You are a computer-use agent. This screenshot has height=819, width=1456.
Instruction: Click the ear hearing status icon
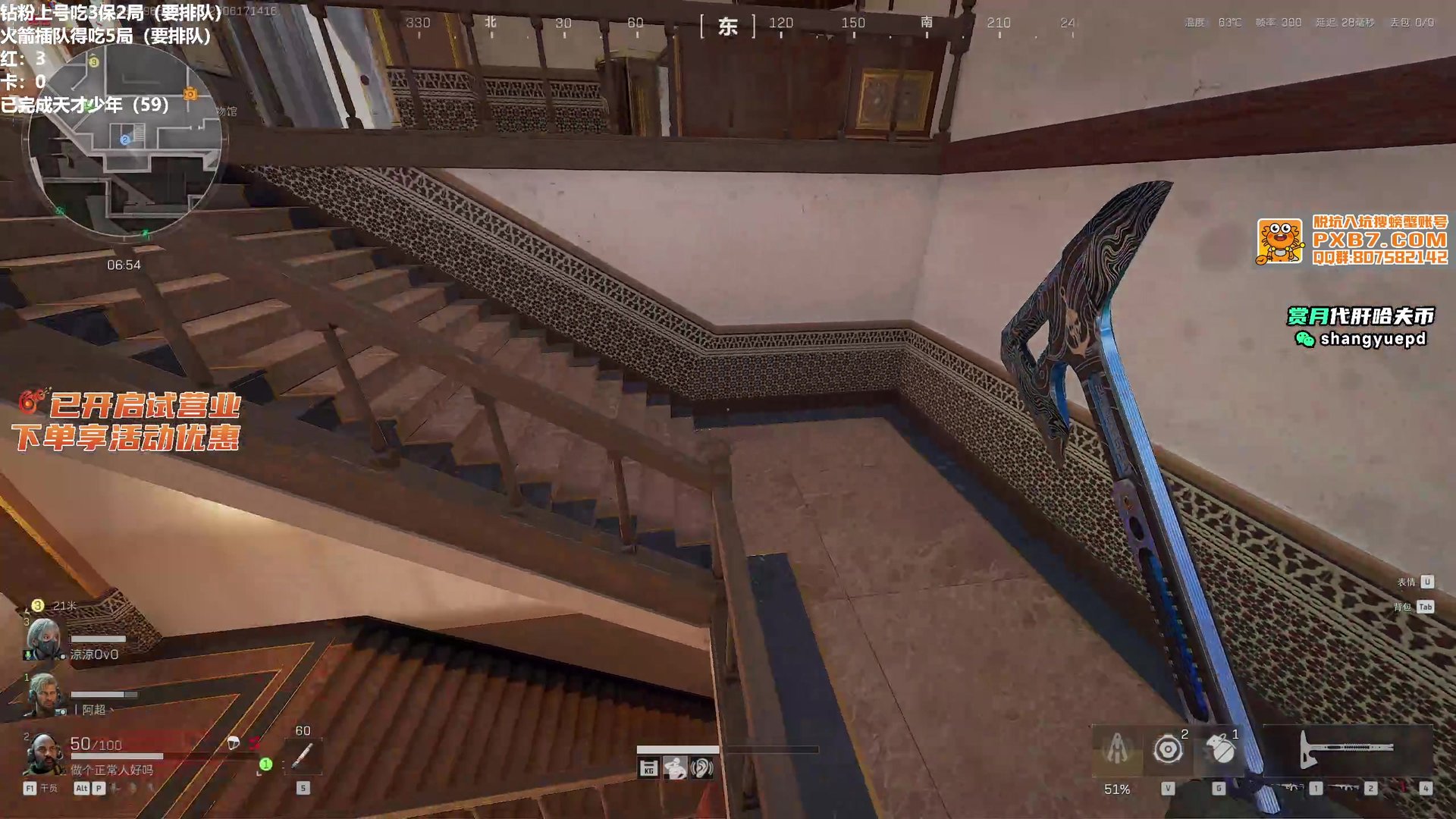tap(702, 769)
